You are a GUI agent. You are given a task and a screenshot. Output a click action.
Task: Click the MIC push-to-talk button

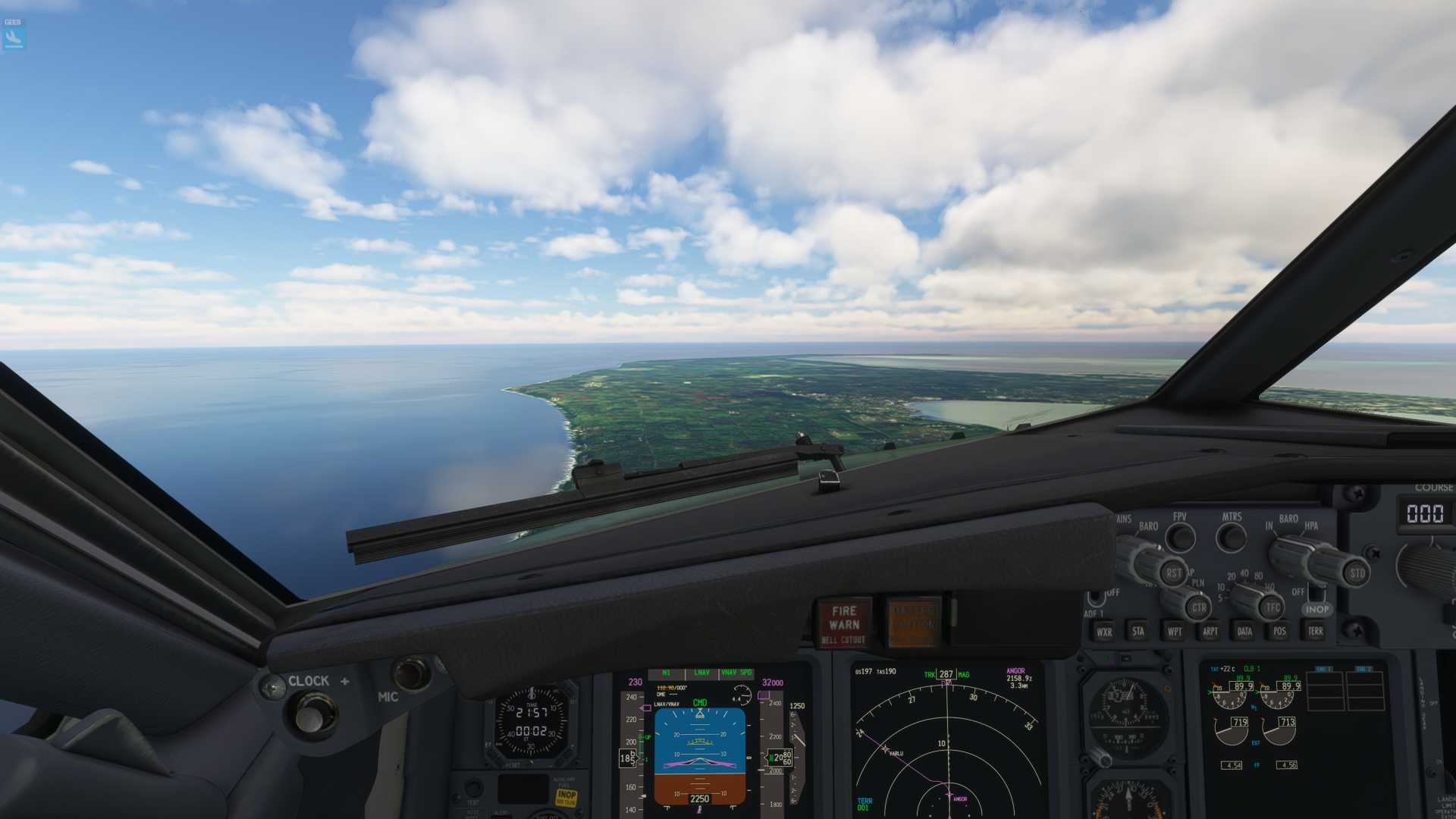(x=410, y=673)
